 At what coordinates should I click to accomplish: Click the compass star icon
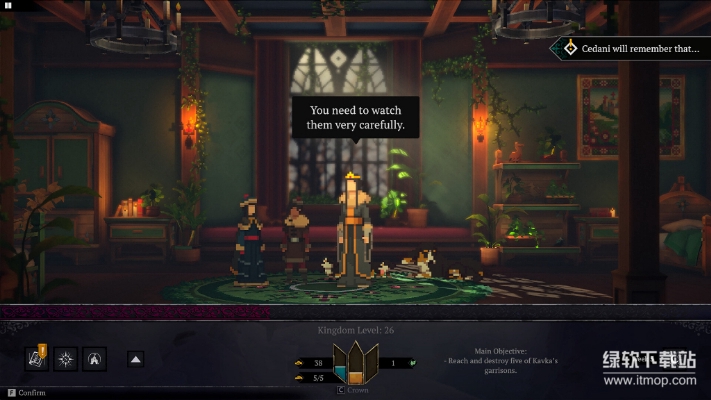click(x=66, y=358)
